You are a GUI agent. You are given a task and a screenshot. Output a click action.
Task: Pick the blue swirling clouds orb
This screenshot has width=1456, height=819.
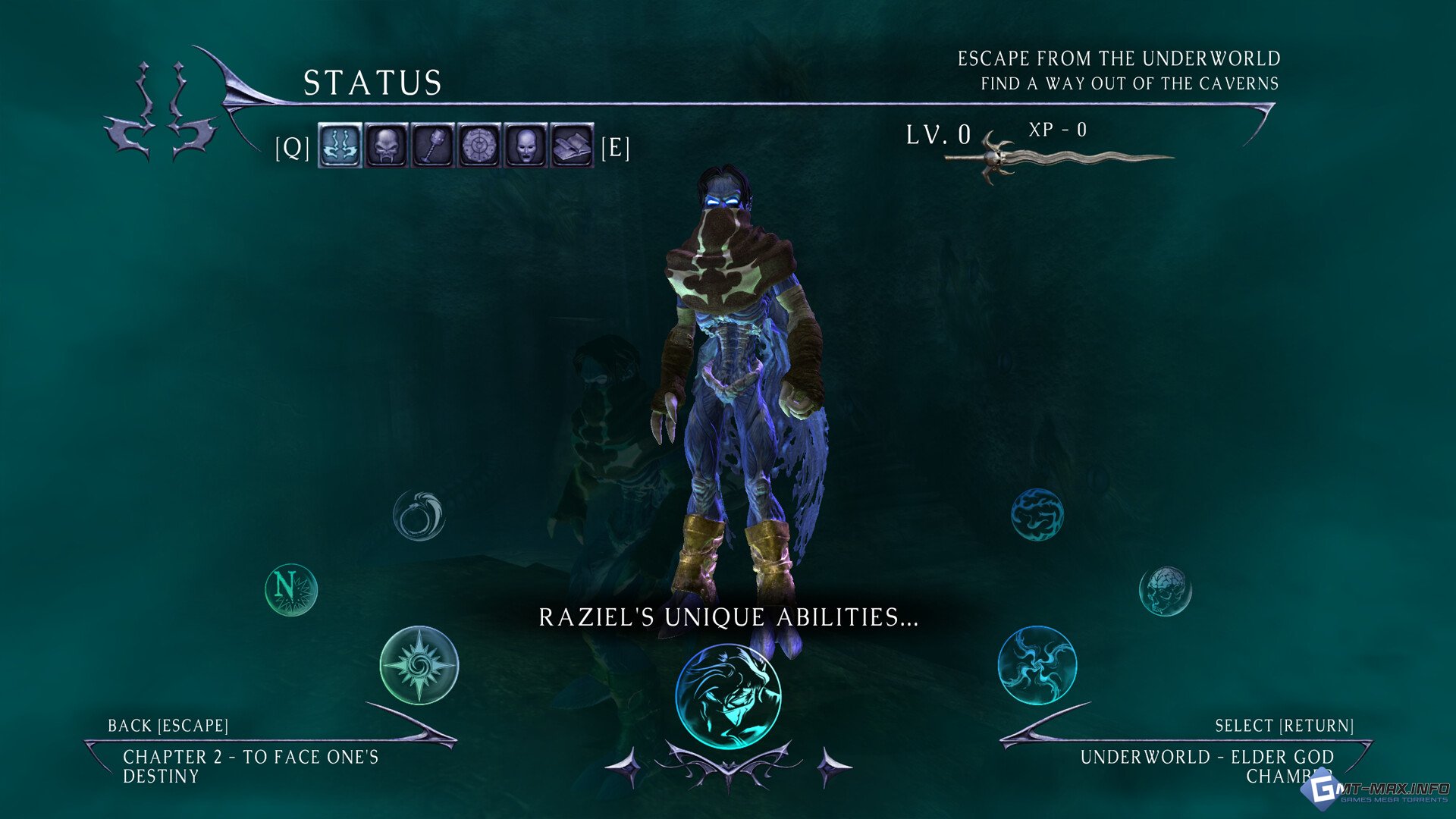coord(1037,515)
